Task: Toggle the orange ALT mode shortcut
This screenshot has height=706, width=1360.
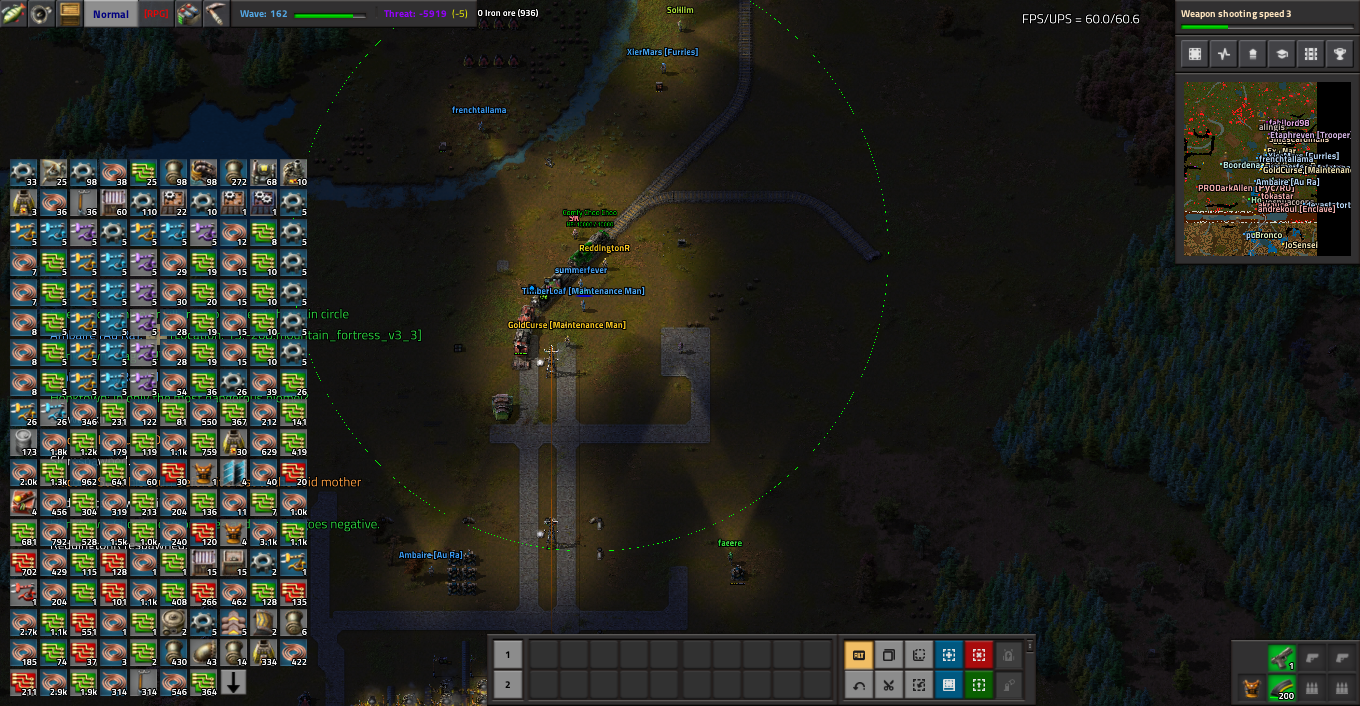Action: pyautogui.click(x=858, y=655)
